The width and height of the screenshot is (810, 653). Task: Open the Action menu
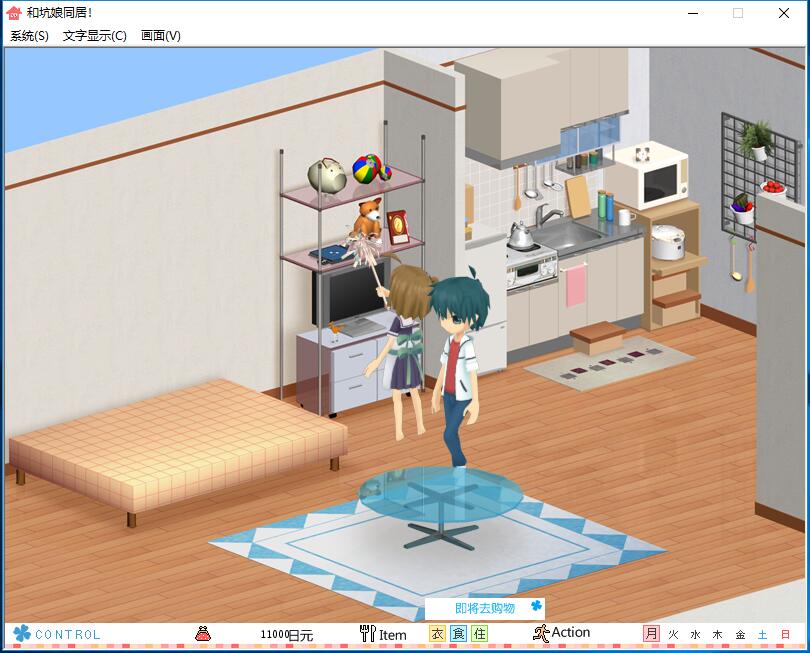point(561,633)
